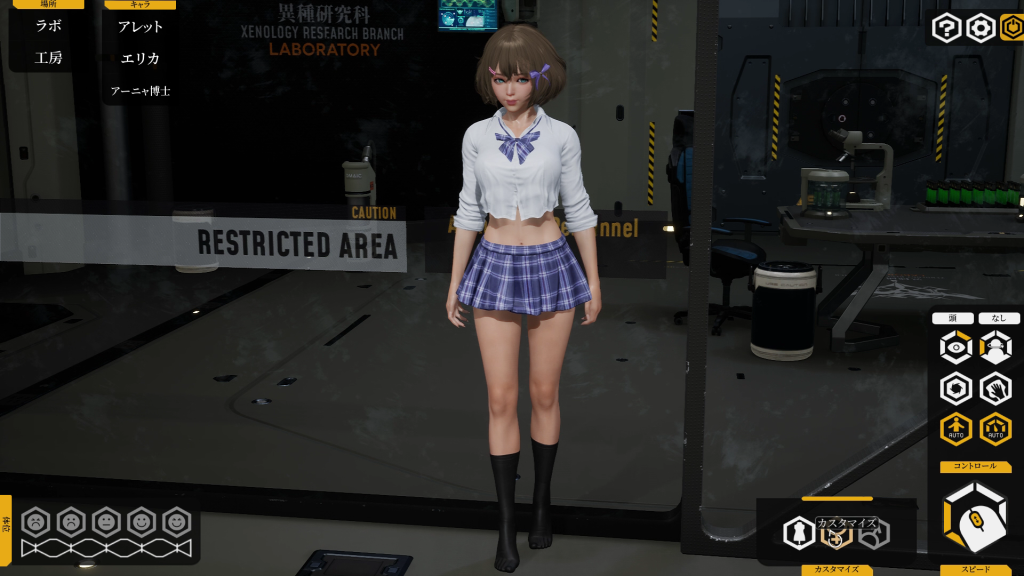
Task: Pick the laughing closed-eyes face expression
Action: point(177,521)
